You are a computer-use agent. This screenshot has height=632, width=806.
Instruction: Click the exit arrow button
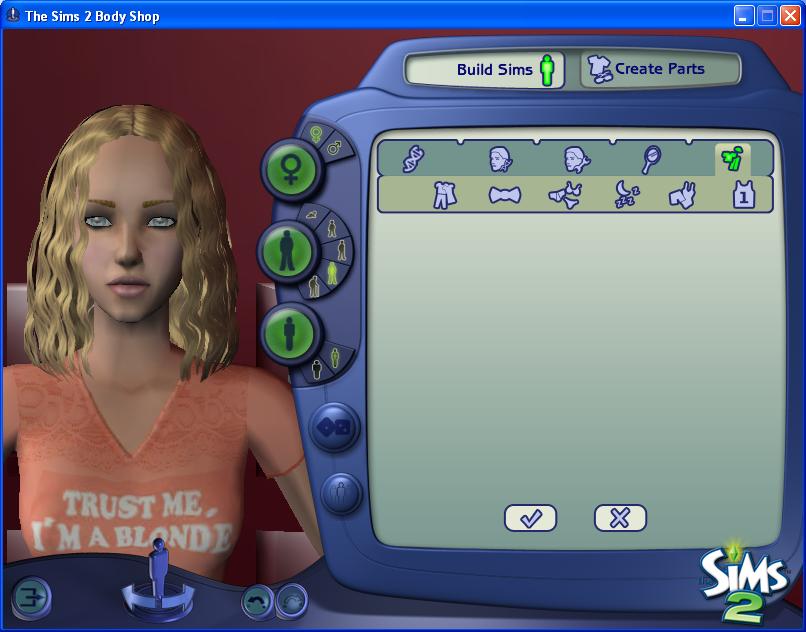pyautogui.click(x=30, y=599)
